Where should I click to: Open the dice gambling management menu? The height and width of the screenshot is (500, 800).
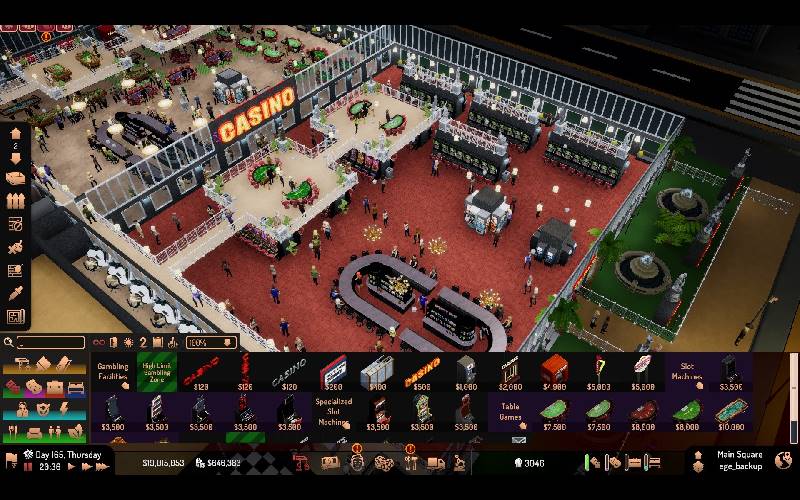click(383, 463)
